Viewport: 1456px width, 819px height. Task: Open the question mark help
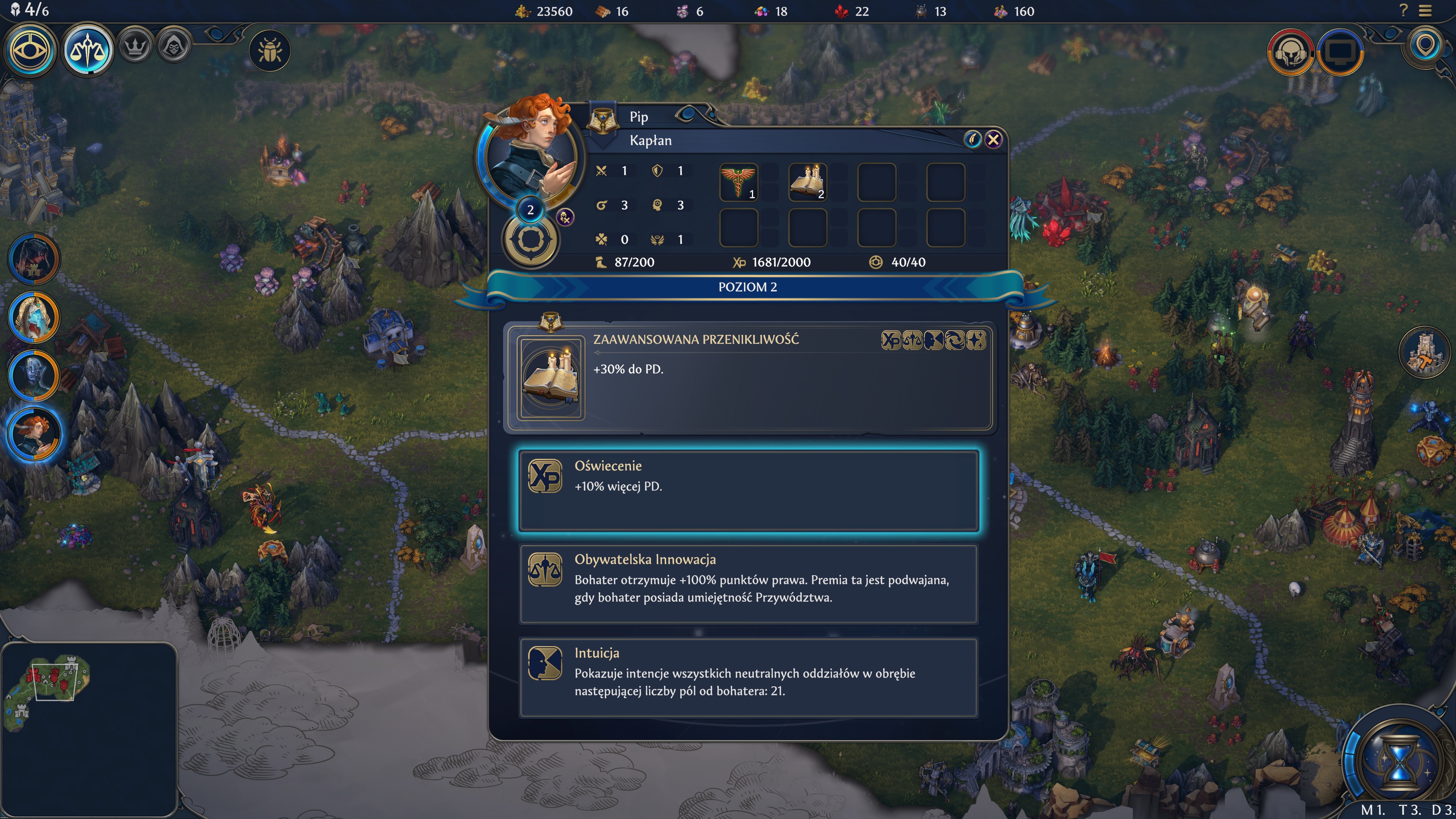pyautogui.click(x=1403, y=11)
